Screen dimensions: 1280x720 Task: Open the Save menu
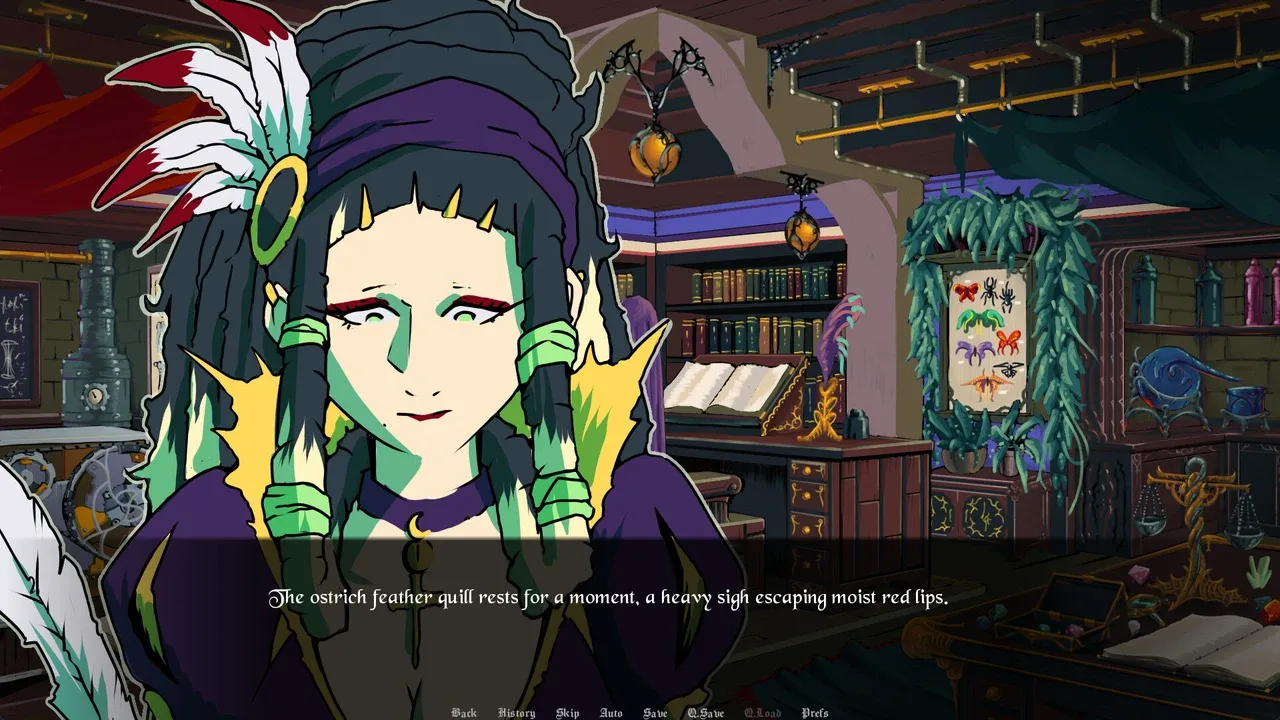655,713
